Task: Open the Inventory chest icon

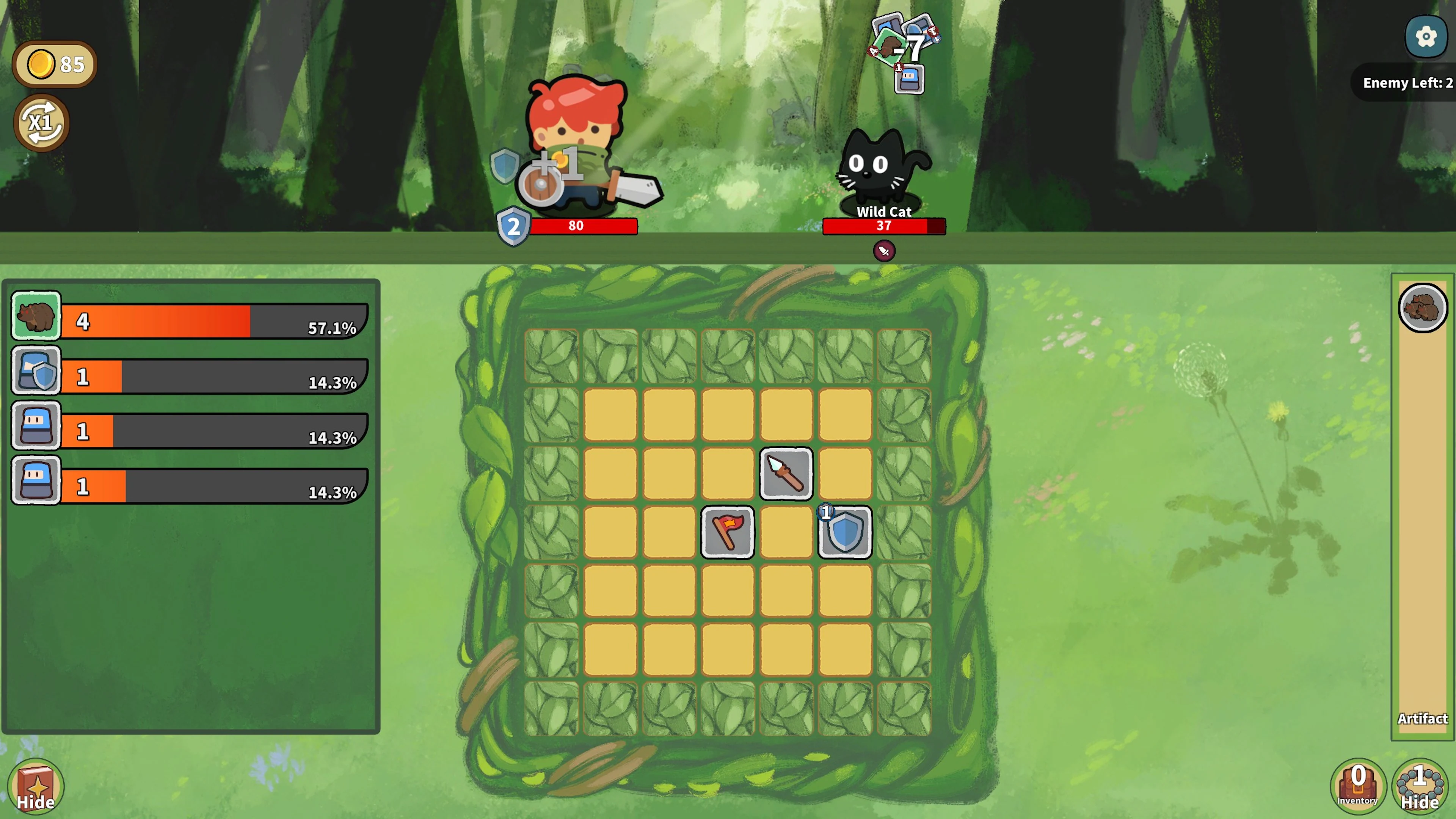Action: [1358, 787]
